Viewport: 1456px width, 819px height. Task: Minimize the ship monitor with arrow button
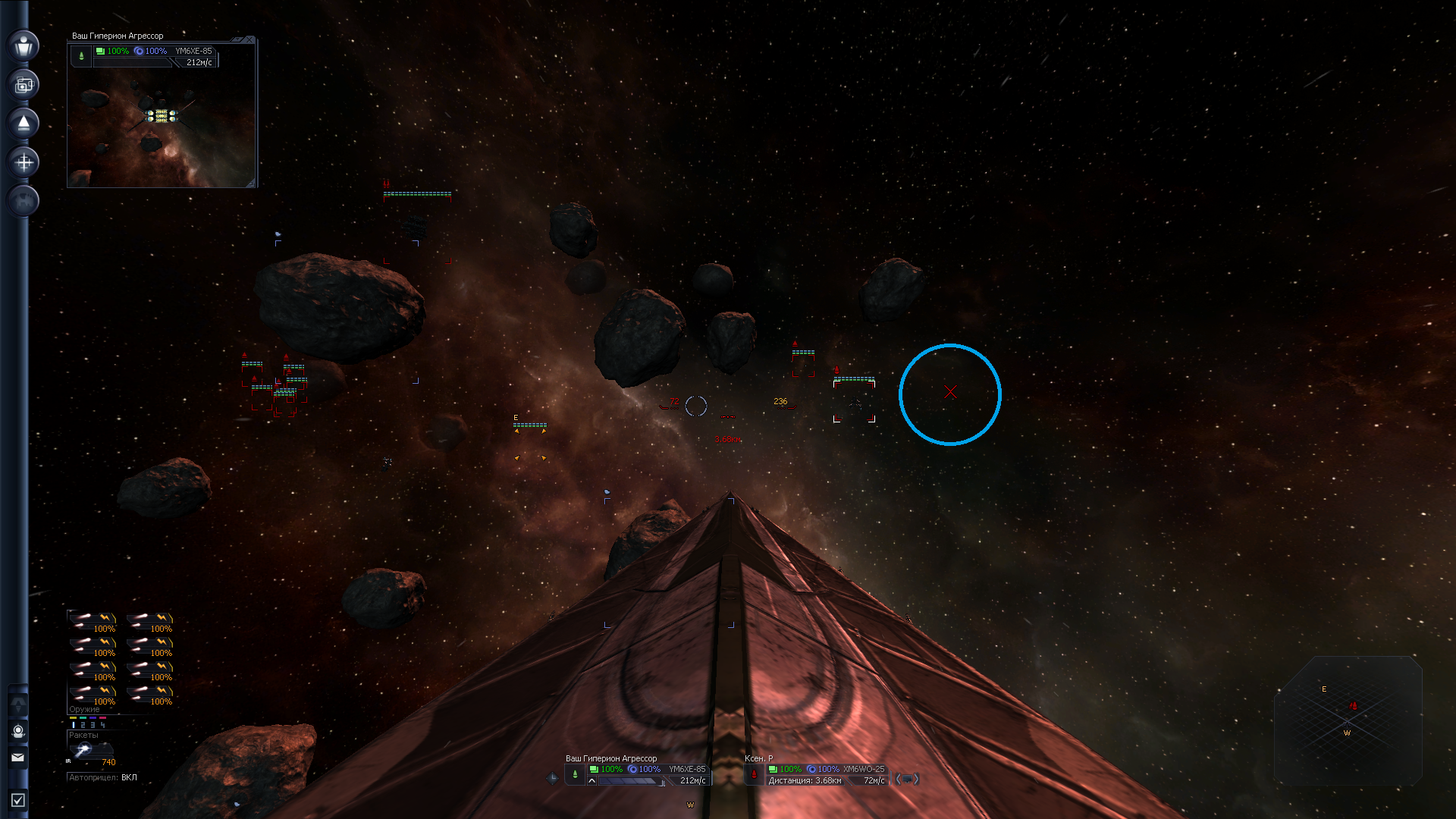coord(237,39)
